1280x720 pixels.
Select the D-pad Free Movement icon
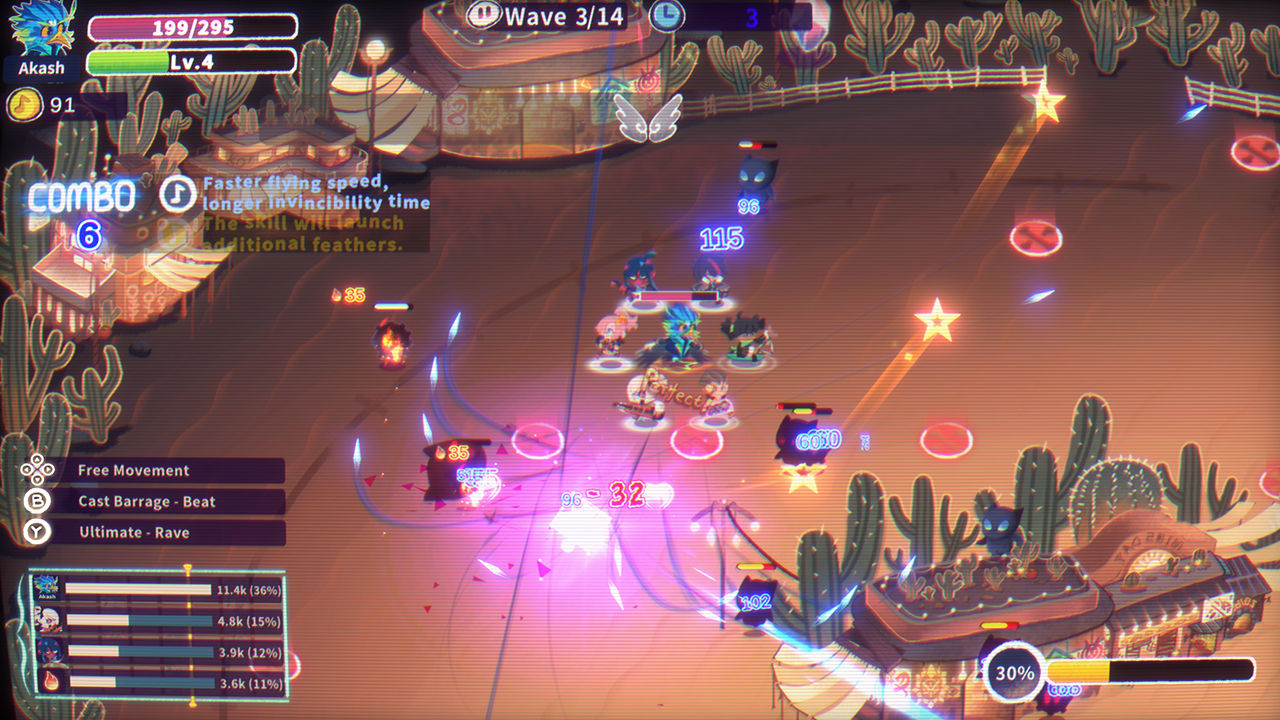pos(36,470)
